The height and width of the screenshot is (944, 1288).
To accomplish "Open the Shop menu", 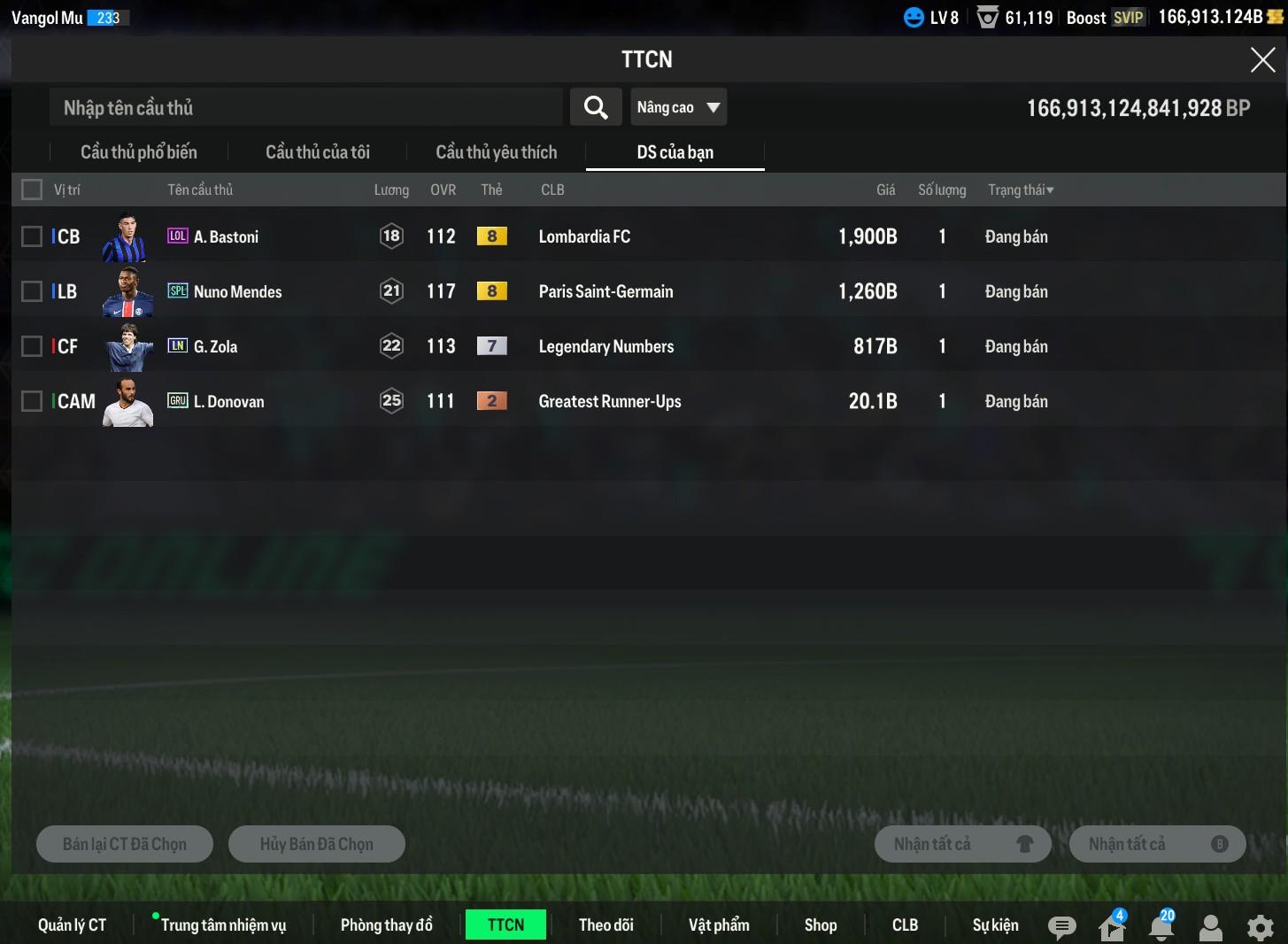I will 821,925.
